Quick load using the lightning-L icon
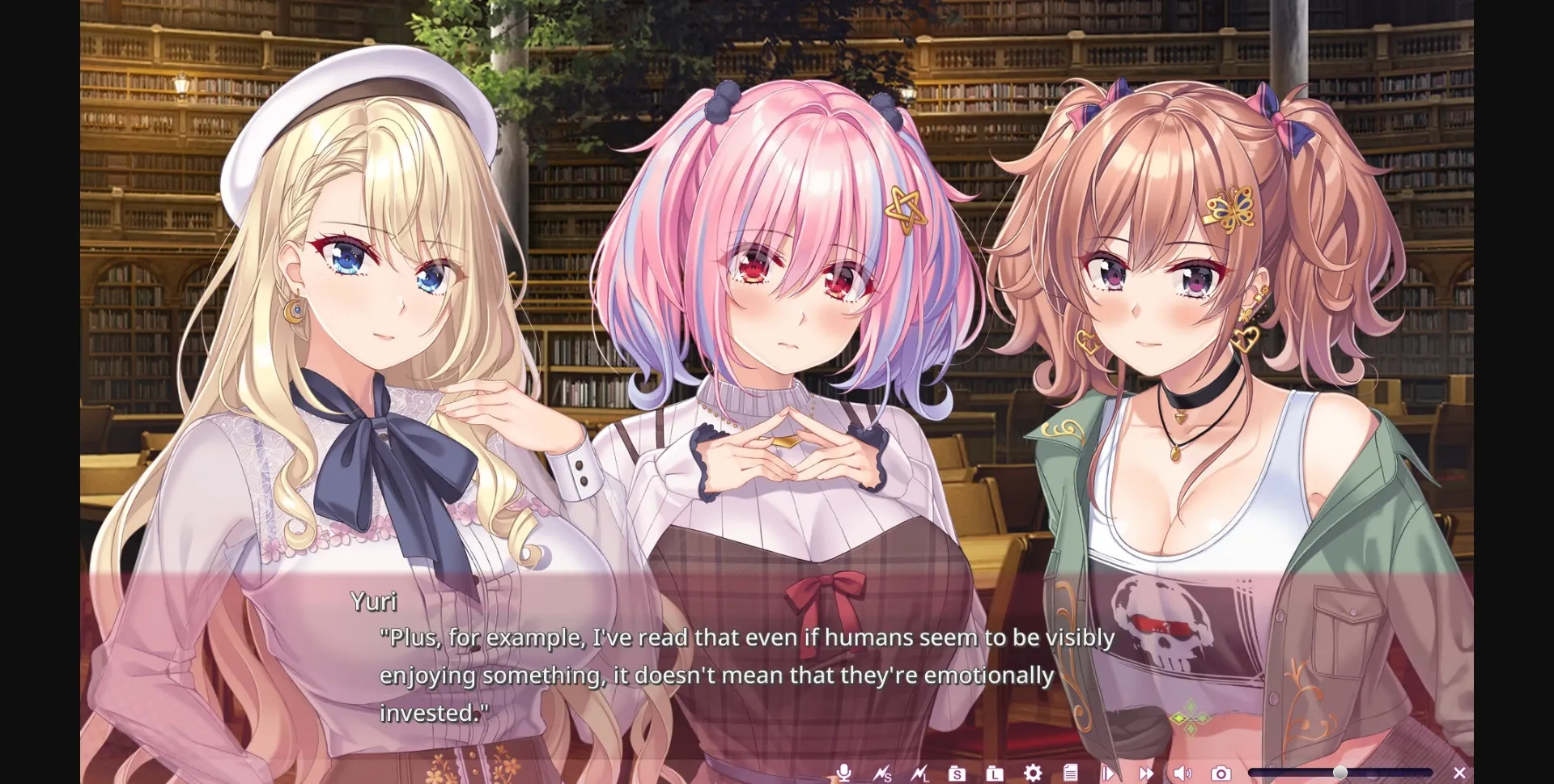1554x784 pixels. click(920, 773)
